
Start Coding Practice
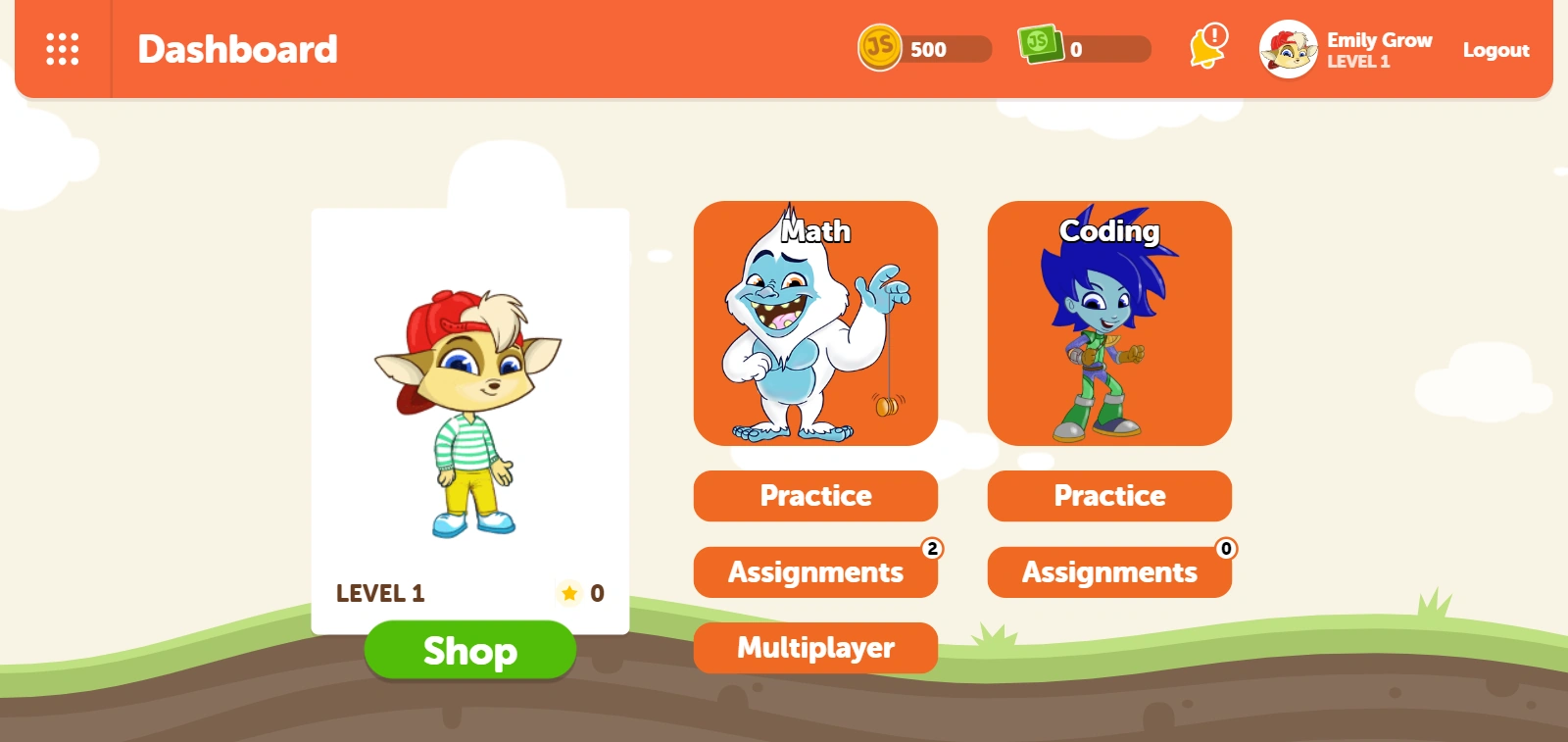(x=1108, y=496)
